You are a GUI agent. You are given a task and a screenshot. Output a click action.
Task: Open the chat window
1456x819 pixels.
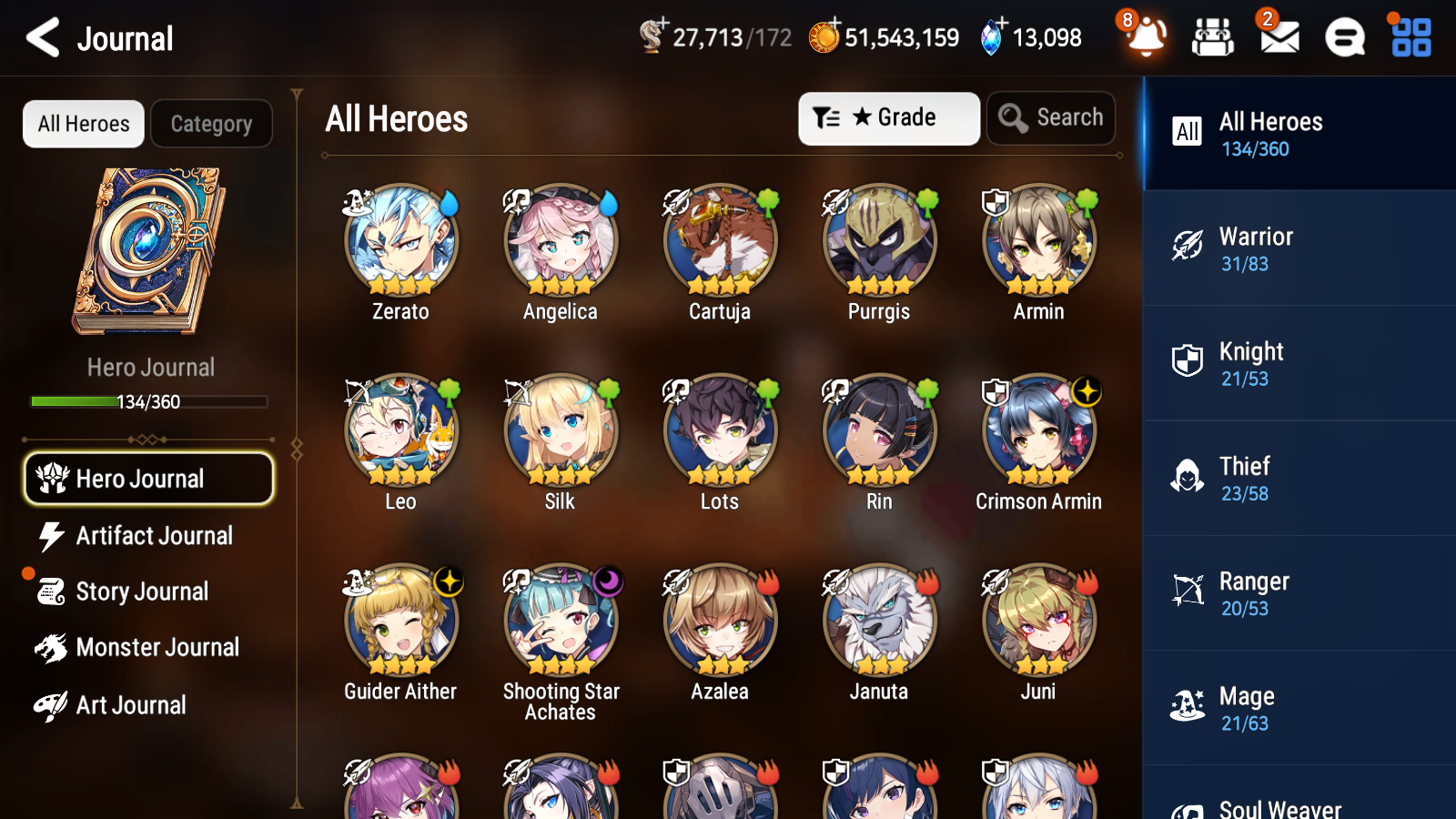tap(1344, 37)
